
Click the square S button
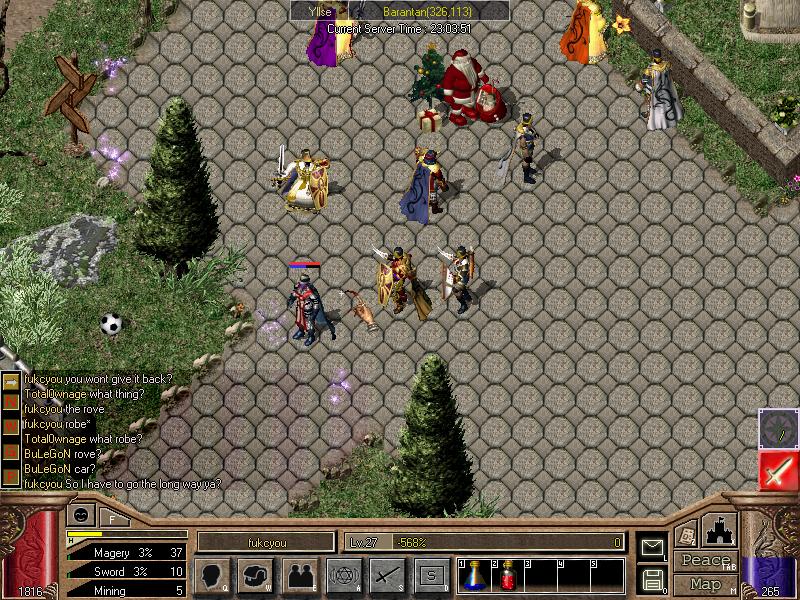tap(431, 575)
